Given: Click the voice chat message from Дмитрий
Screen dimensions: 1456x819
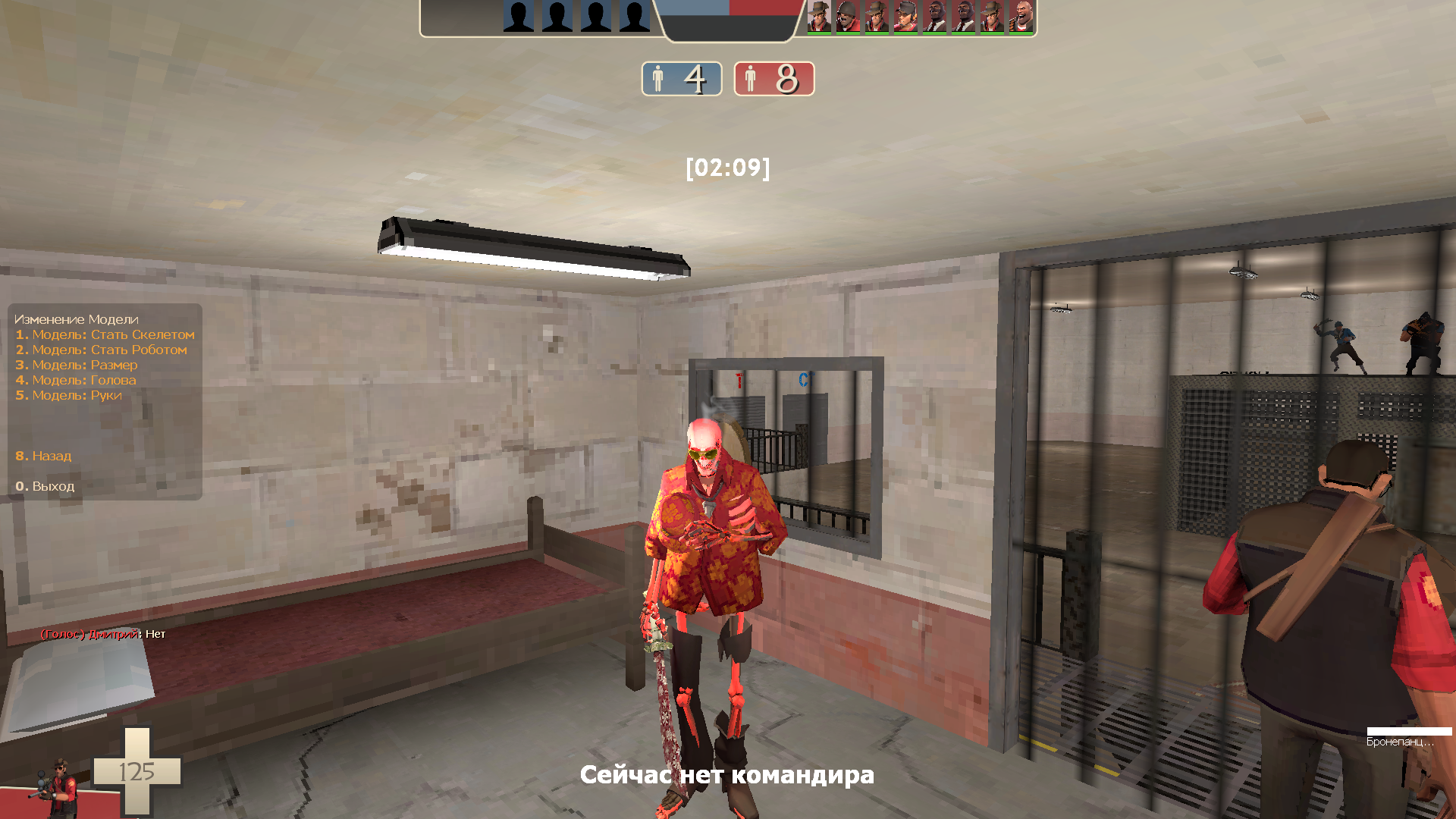Looking at the screenshot, I should coord(103,635).
